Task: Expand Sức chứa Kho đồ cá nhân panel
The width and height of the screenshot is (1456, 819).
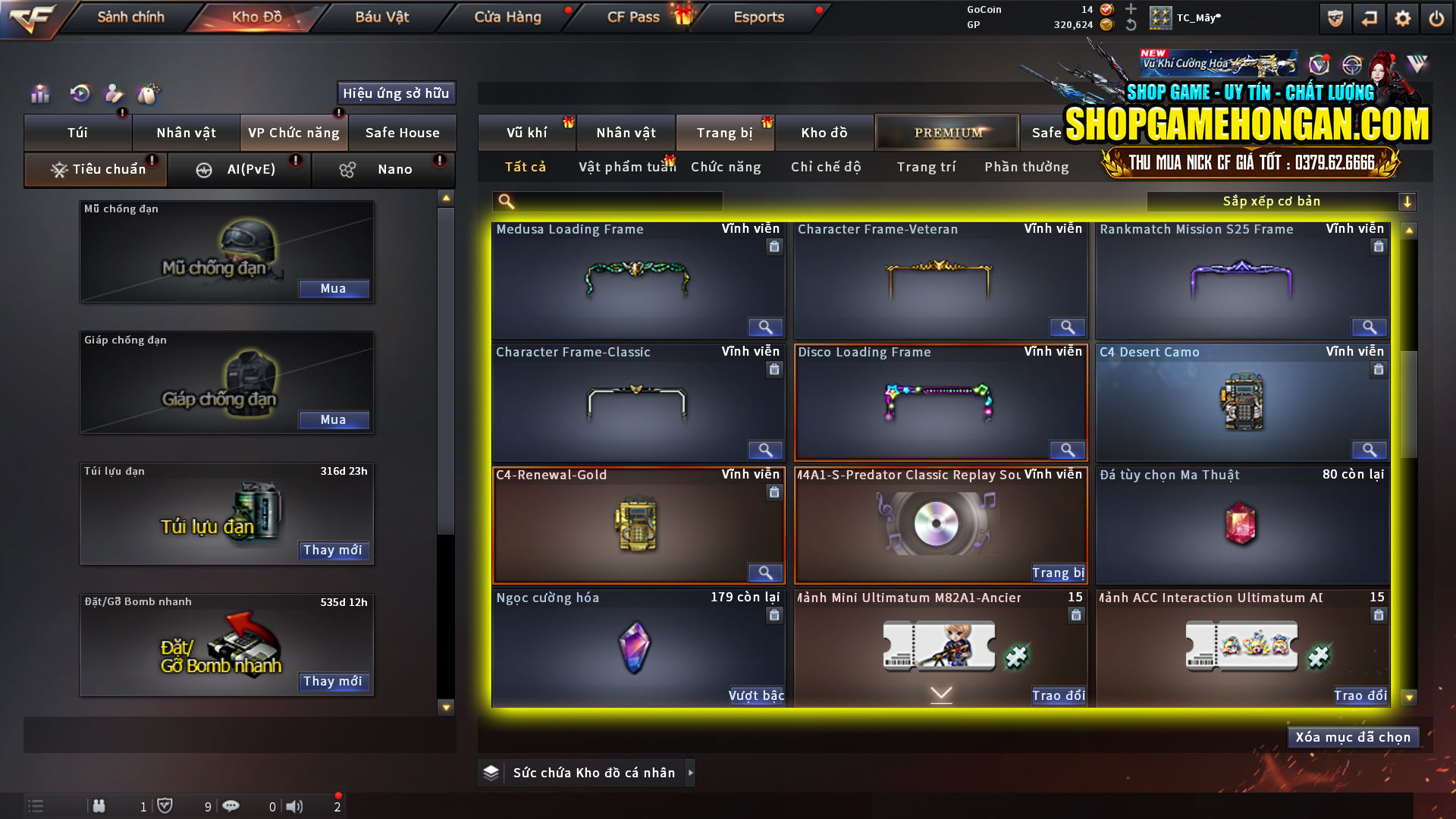Action: coord(691,773)
